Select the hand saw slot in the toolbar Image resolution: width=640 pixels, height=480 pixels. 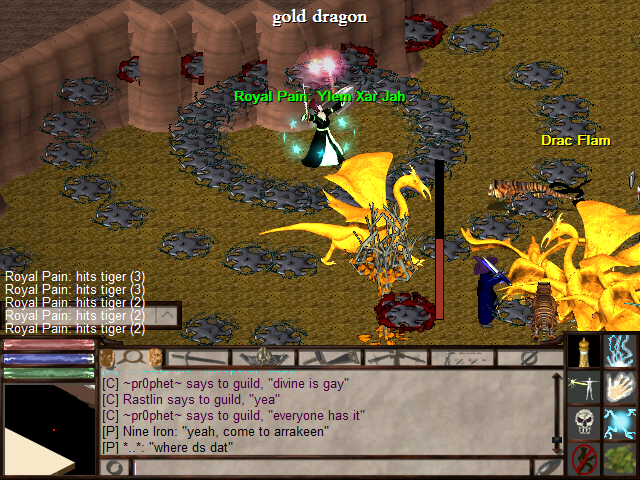click(328, 357)
